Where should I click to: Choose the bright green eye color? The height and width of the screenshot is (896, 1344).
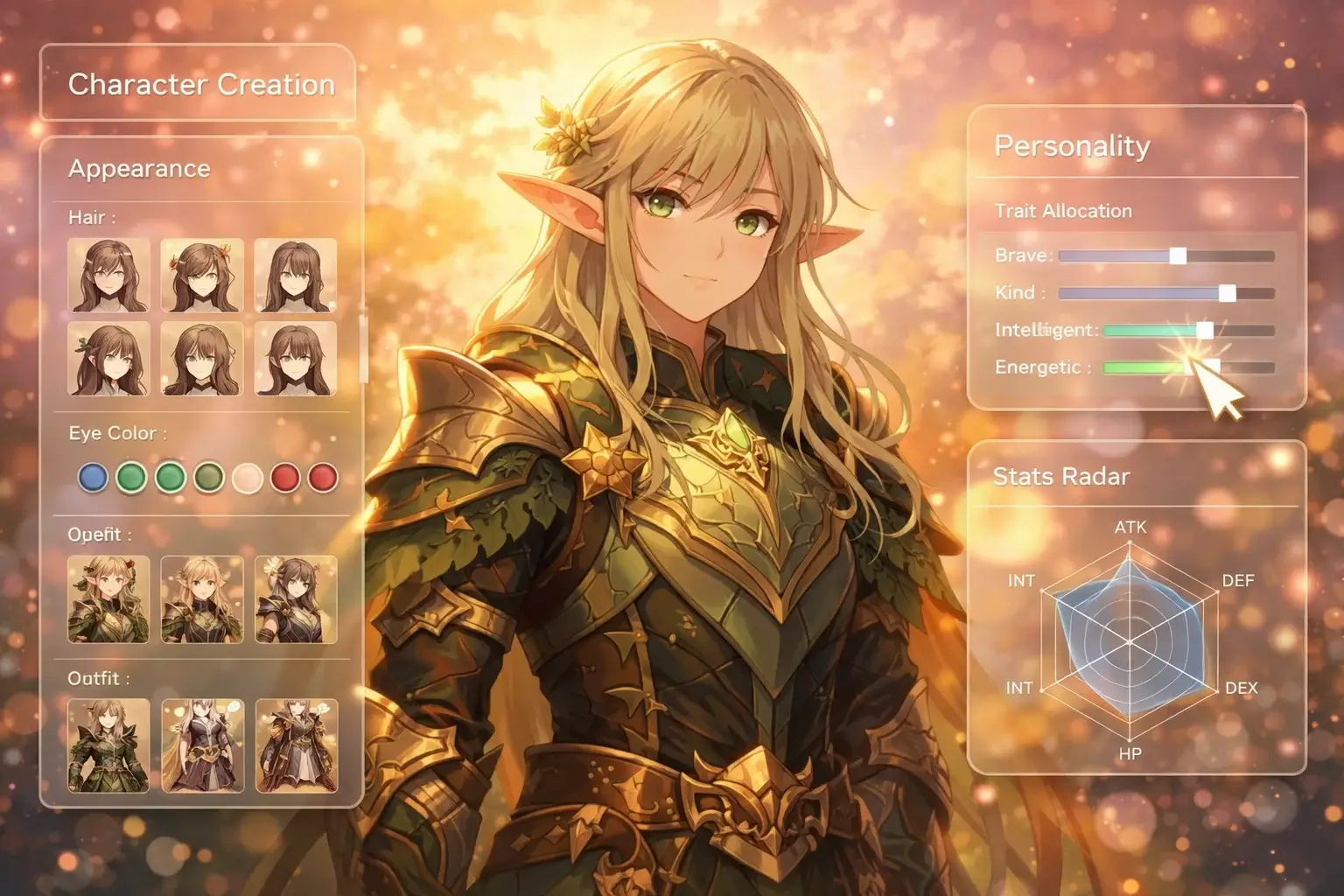[131, 478]
